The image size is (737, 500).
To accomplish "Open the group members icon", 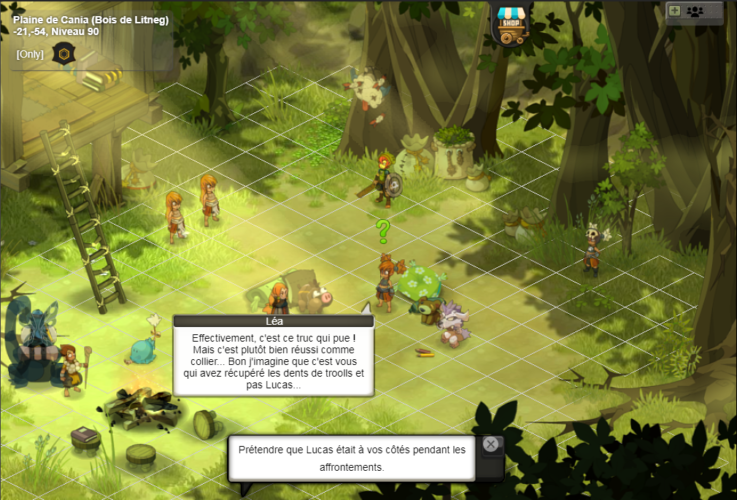I will (695, 11).
